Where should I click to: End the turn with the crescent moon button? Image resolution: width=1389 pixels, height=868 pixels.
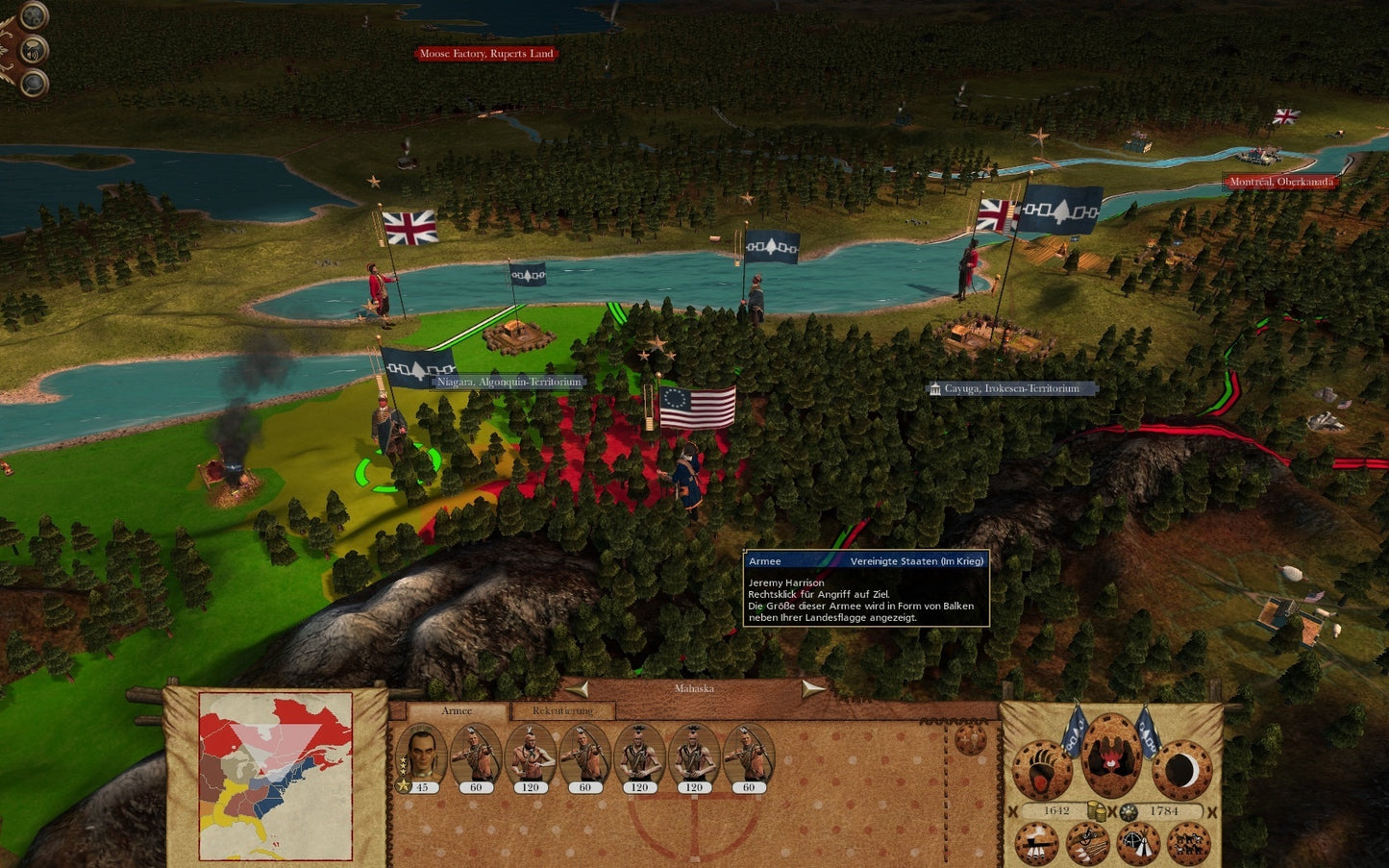pos(1181,770)
